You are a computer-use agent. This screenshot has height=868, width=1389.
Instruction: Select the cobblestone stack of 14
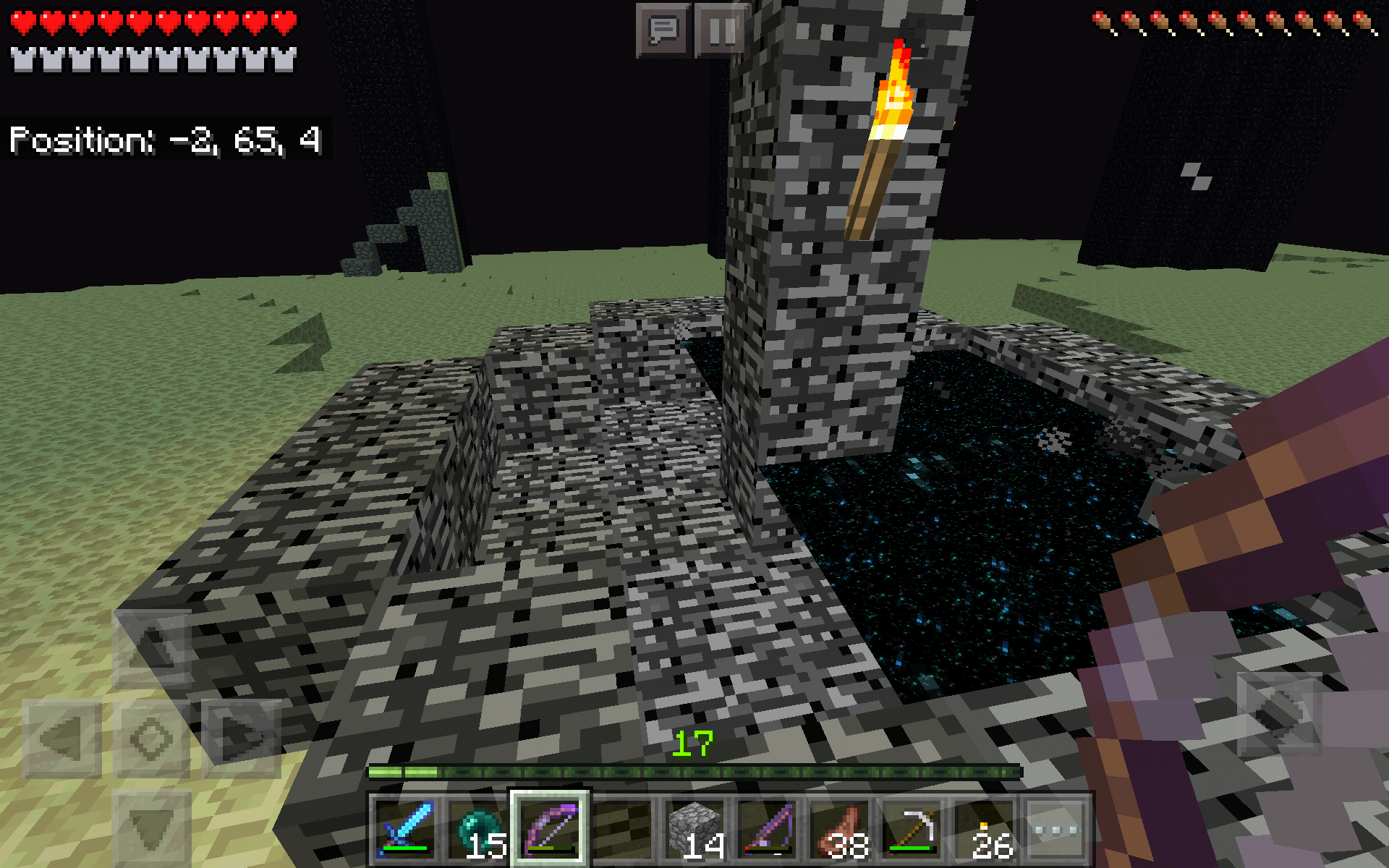coord(694,829)
